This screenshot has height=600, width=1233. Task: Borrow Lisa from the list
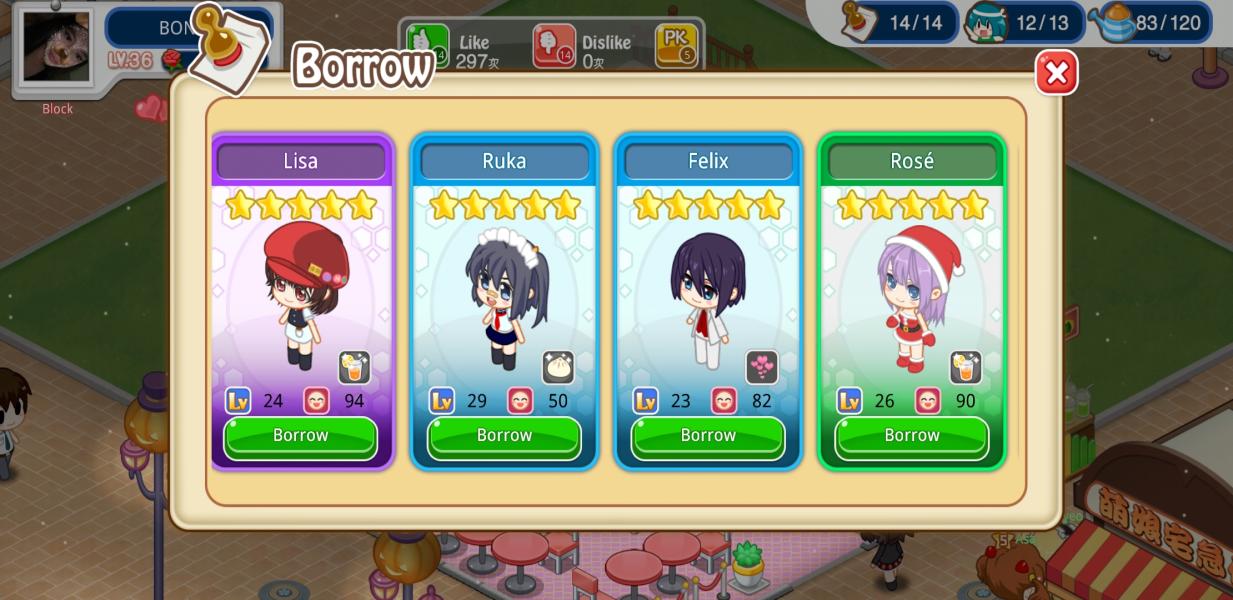[300, 437]
